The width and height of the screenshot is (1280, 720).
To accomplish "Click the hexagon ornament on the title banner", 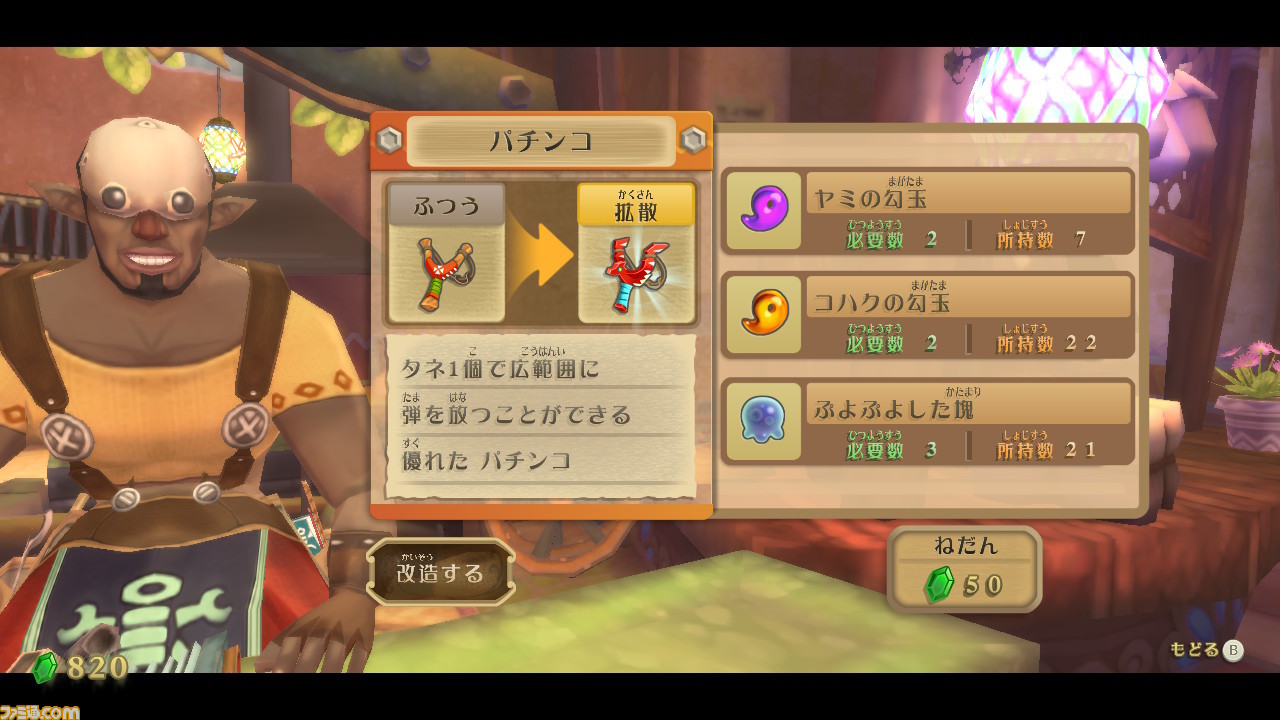I will point(390,139).
